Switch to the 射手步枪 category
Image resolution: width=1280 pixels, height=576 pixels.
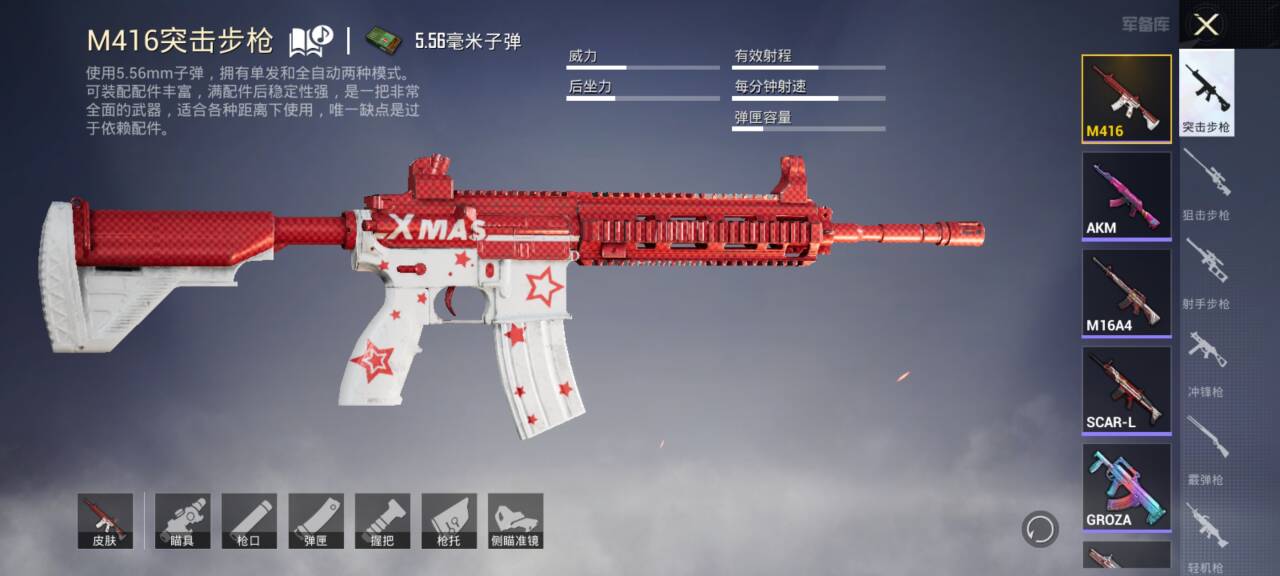coord(1206,271)
